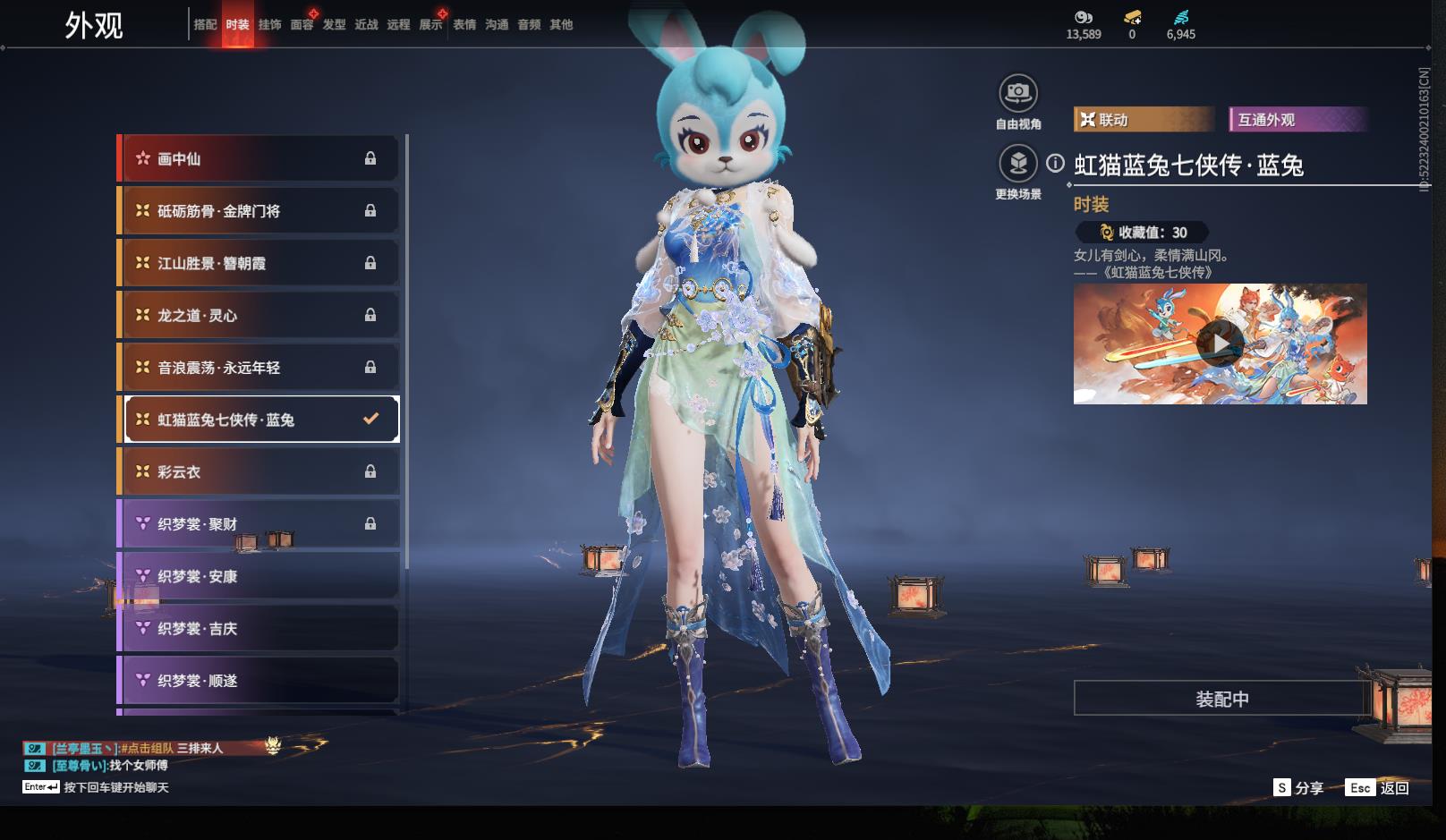Switch to the 搭配 tab

pyautogui.click(x=205, y=25)
